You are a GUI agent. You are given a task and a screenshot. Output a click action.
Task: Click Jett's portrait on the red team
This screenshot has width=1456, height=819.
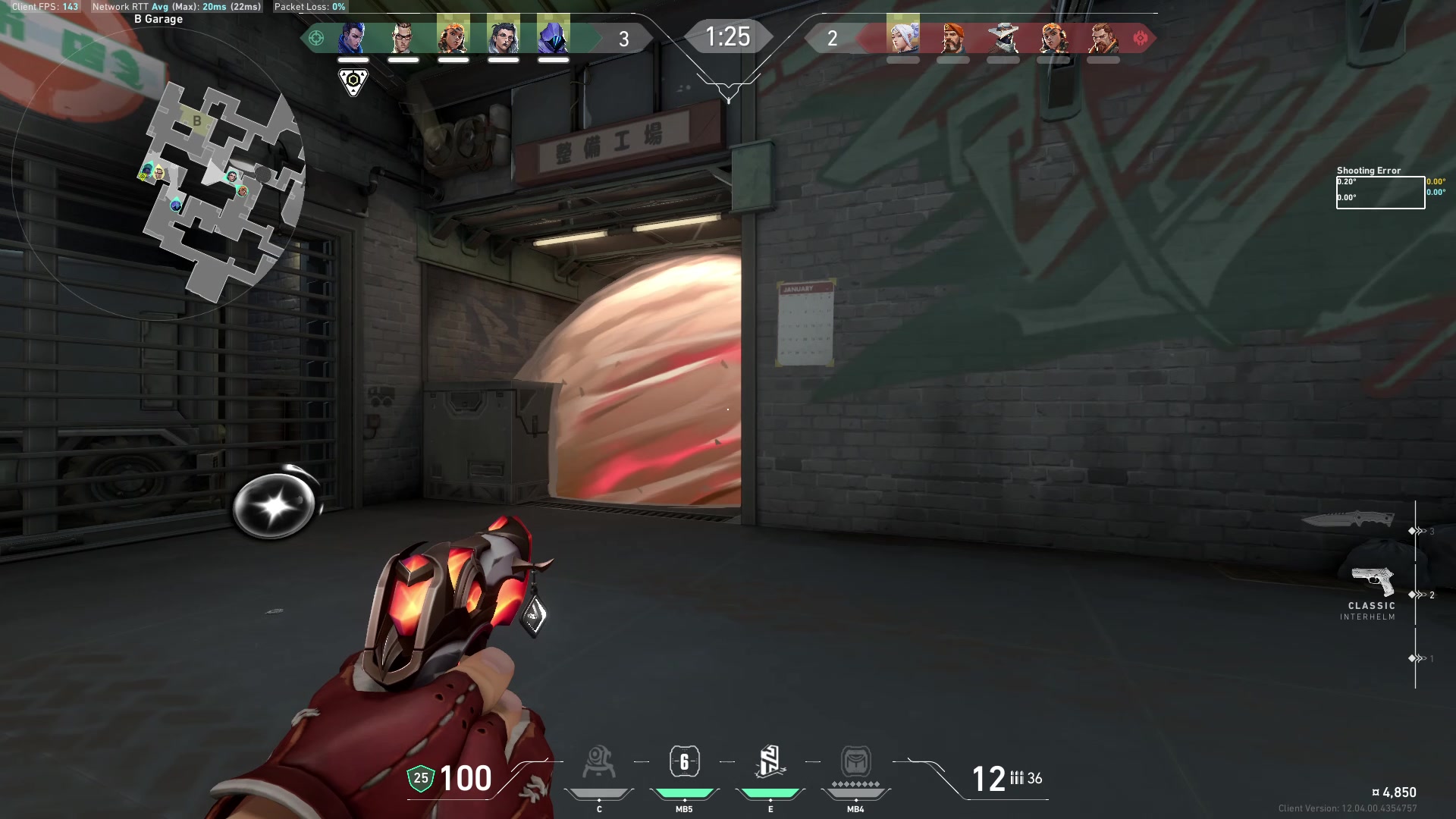(x=903, y=37)
